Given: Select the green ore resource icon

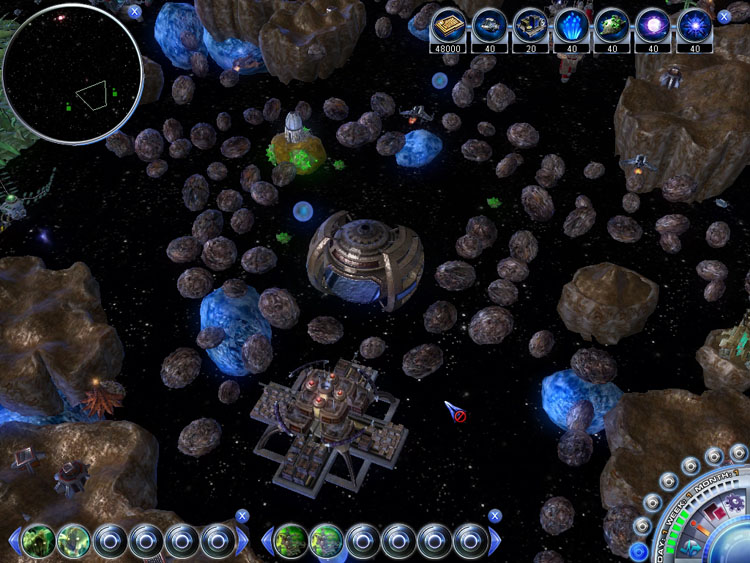Looking at the screenshot, I should (x=612, y=24).
